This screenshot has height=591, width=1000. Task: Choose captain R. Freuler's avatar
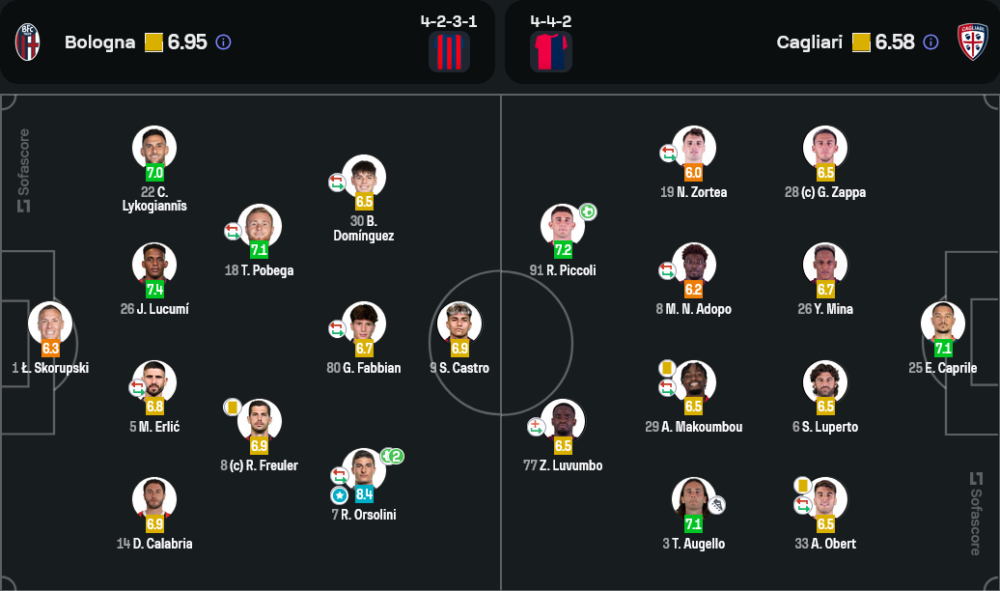click(259, 421)
